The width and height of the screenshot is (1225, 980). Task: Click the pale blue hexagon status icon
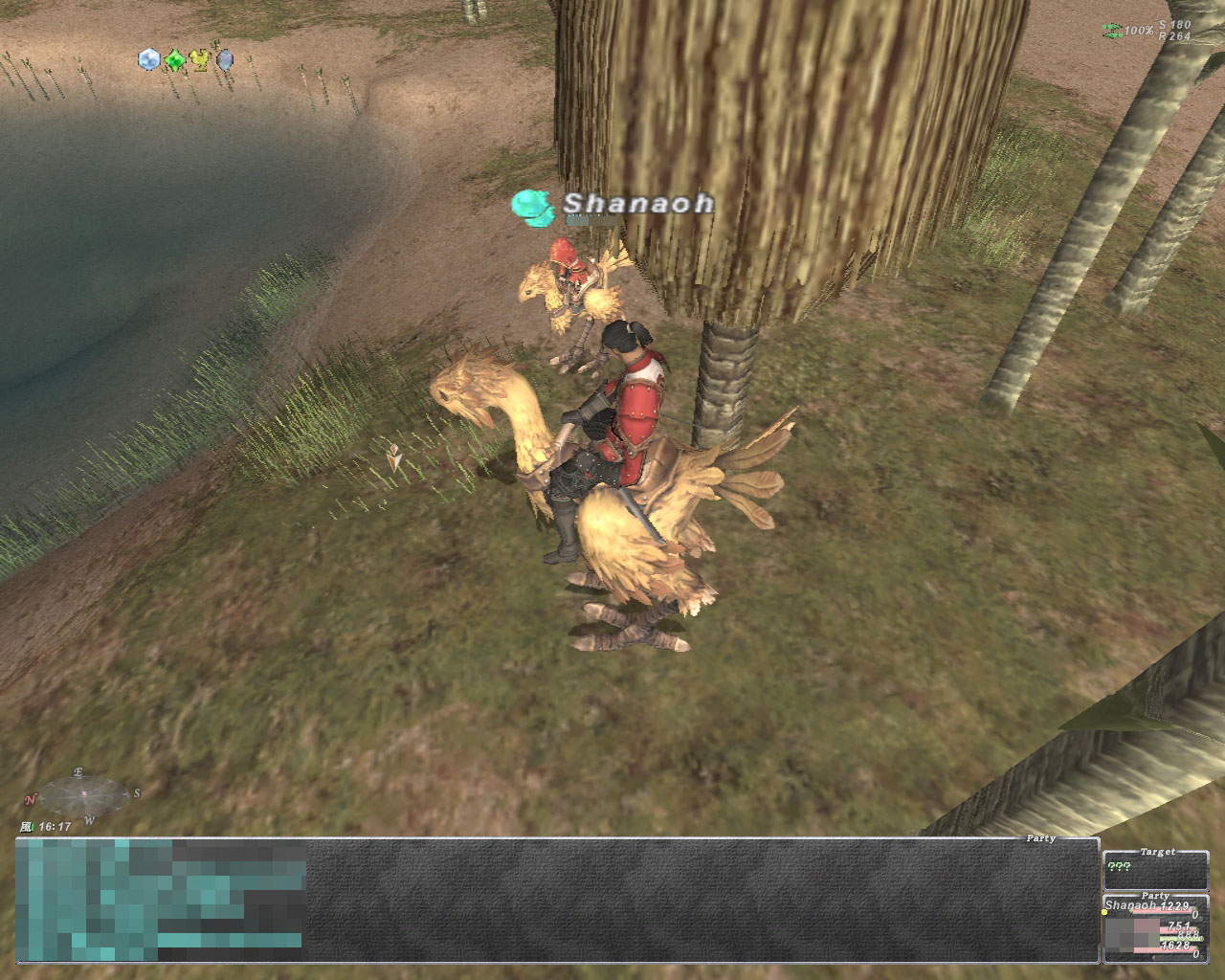click(x=149, y=60)
